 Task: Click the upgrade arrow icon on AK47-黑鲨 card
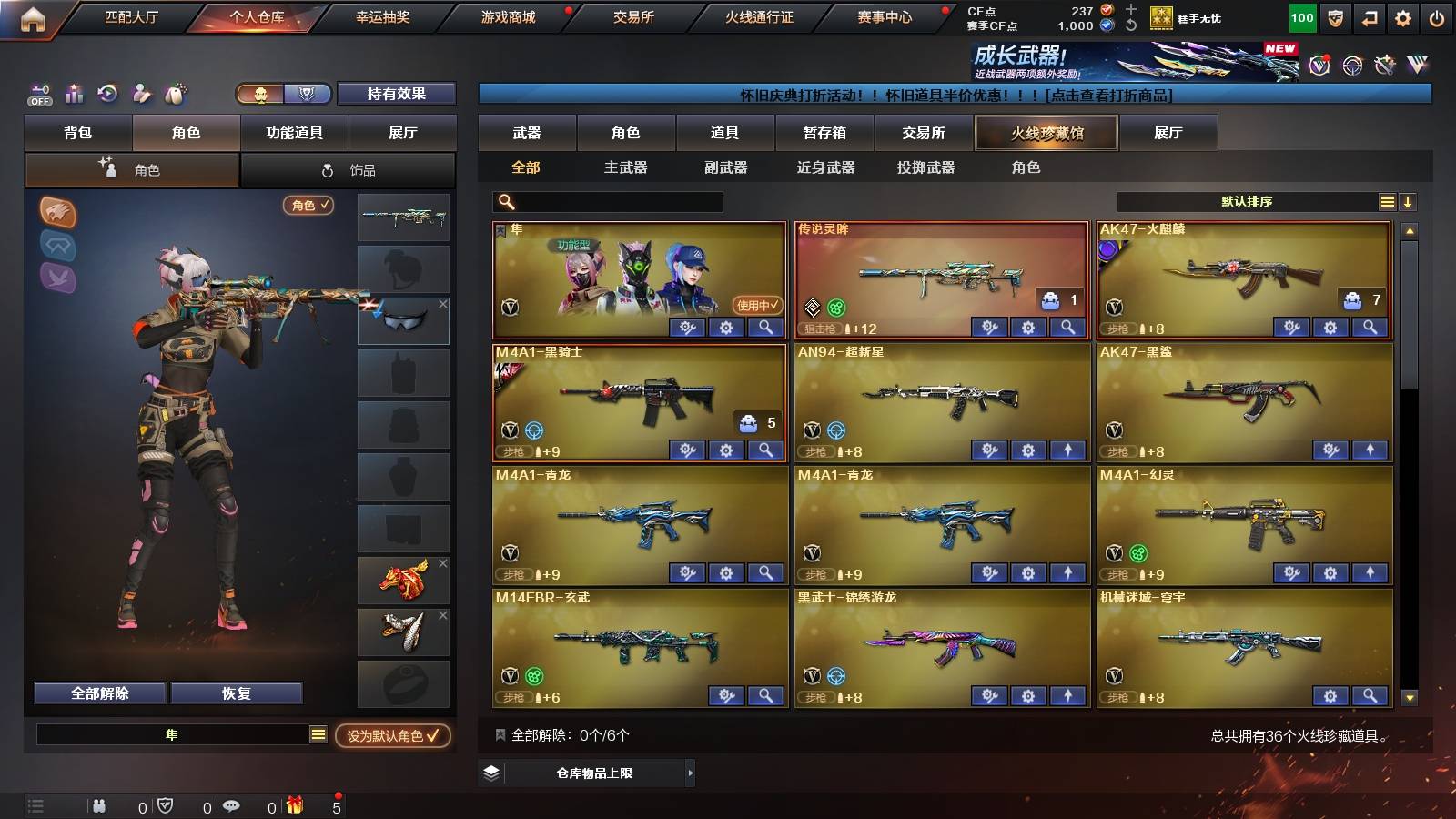click(x=1368, y=450)
